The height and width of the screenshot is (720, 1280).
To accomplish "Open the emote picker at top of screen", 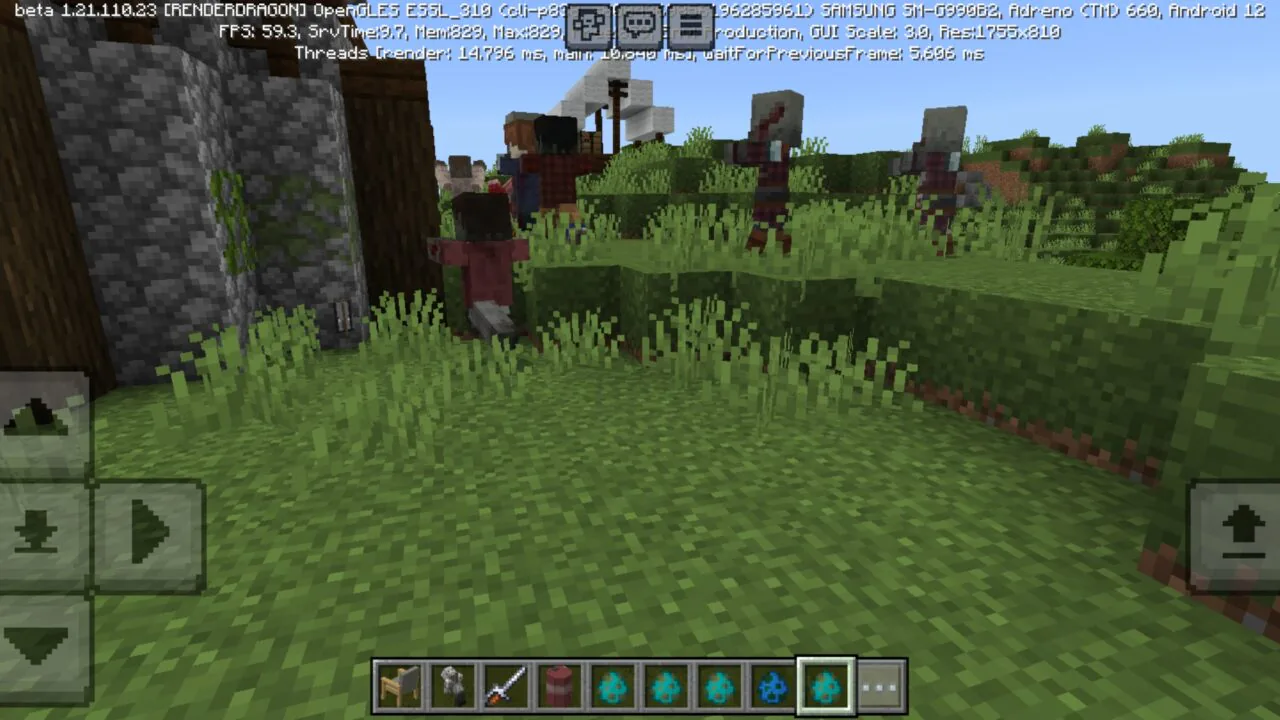I will pyautogui.click(x=588, y=24).
